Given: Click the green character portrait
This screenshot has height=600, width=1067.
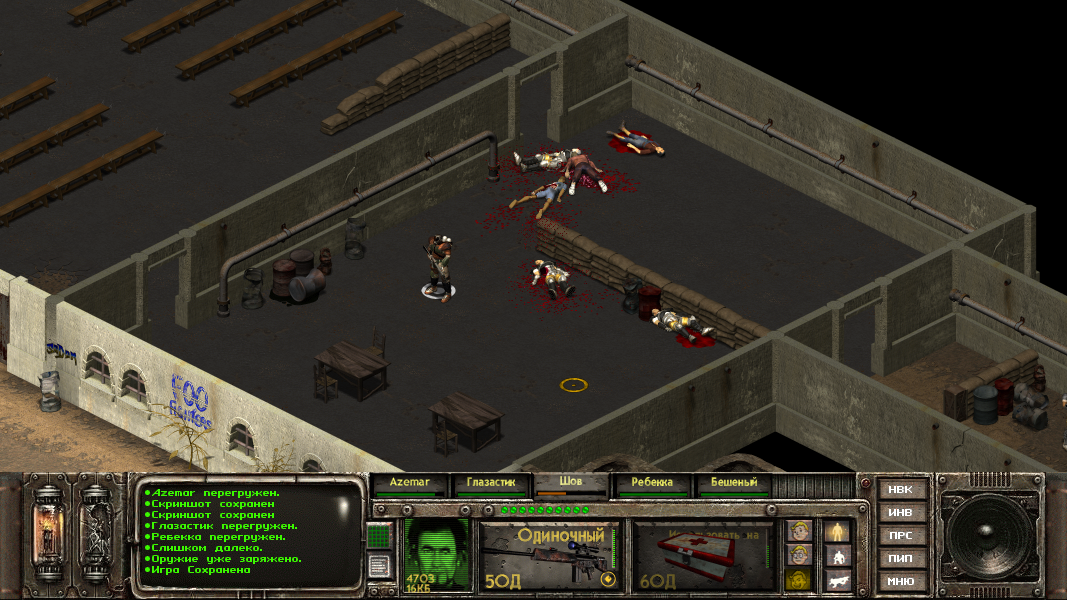Looking at the screenshot, I should [436, 553].
